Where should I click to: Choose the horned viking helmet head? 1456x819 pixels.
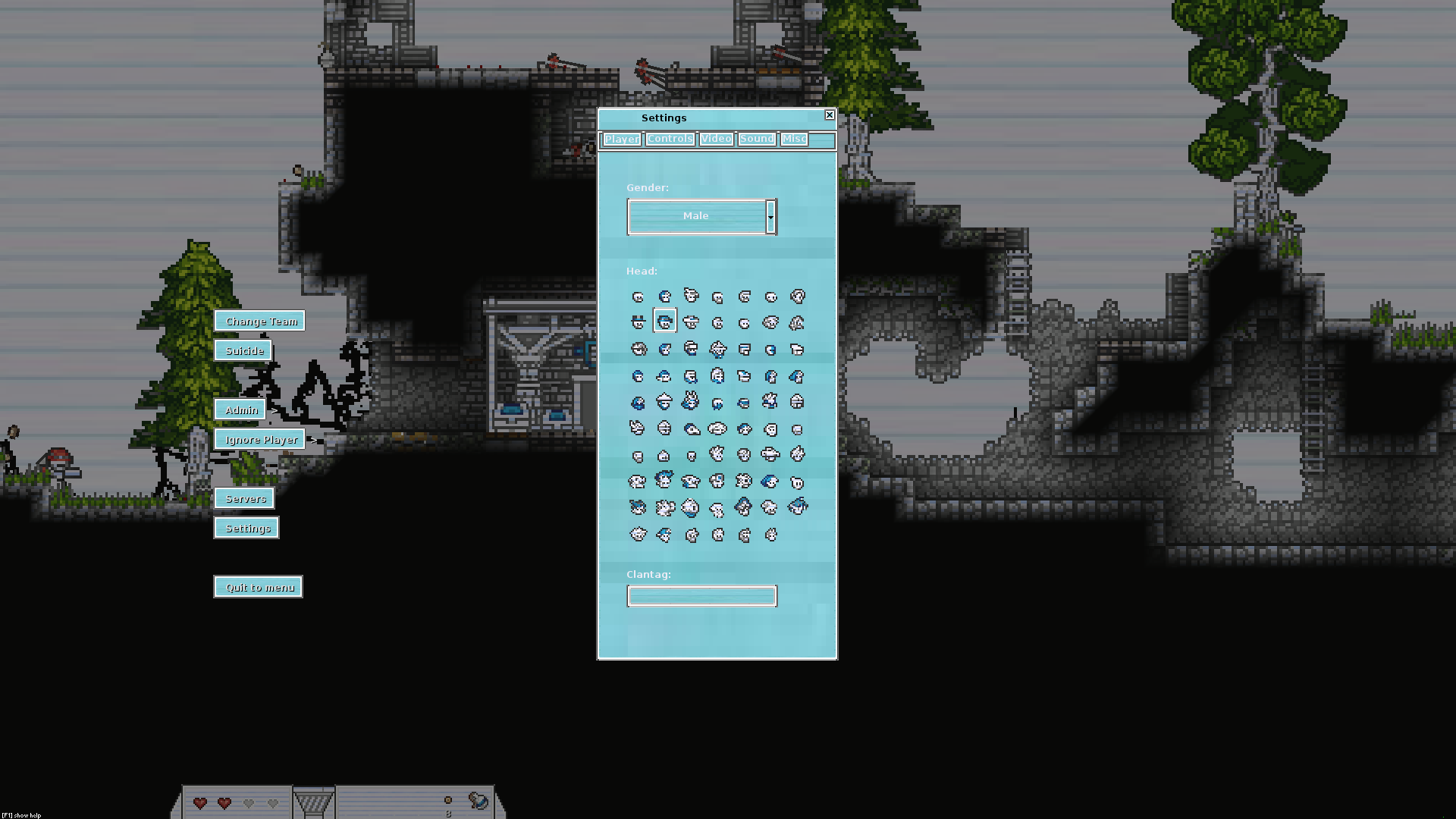pos(717,349)
